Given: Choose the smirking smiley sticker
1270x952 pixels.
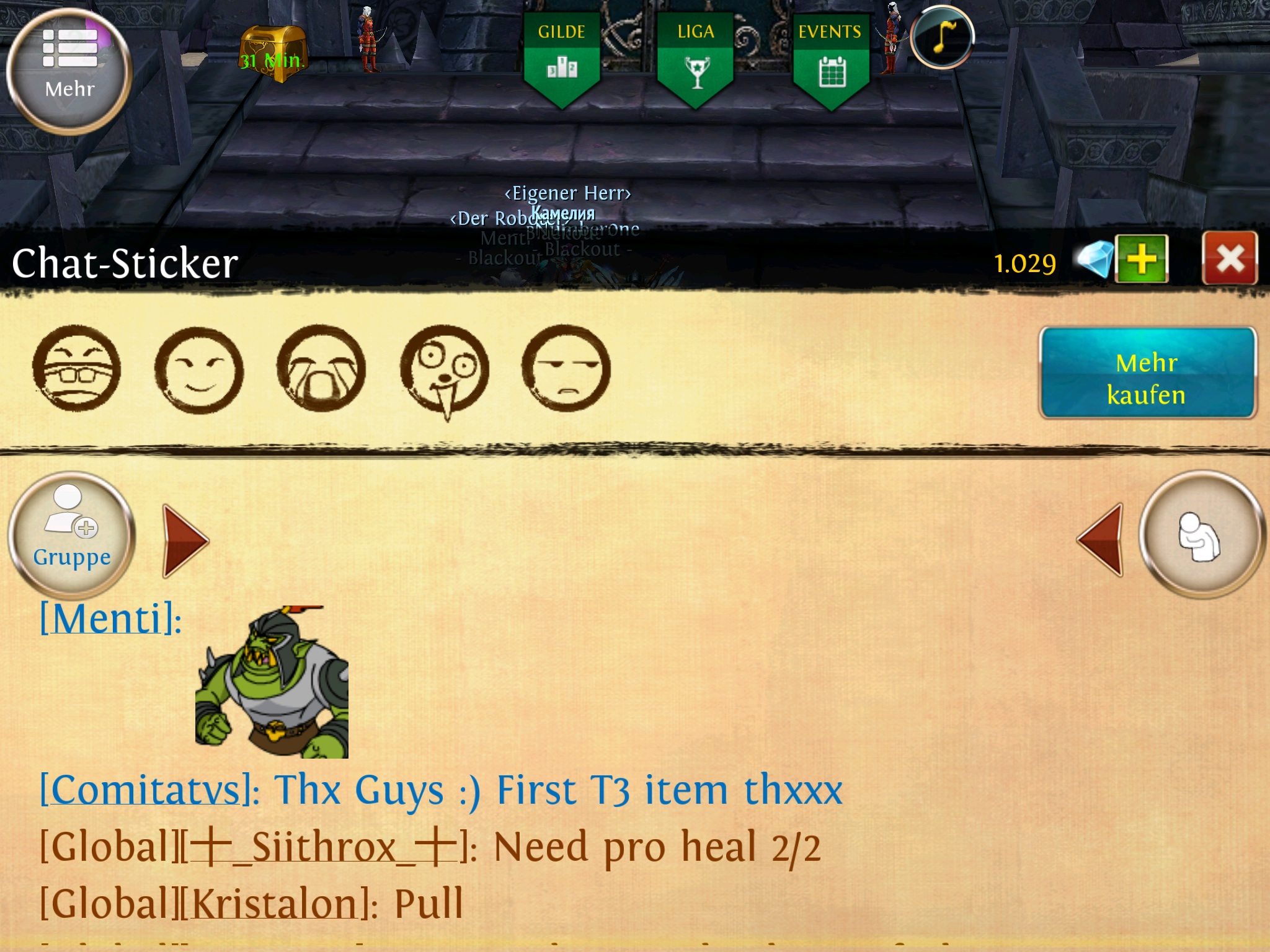Looking at the screenshot, I should point(199,370).
